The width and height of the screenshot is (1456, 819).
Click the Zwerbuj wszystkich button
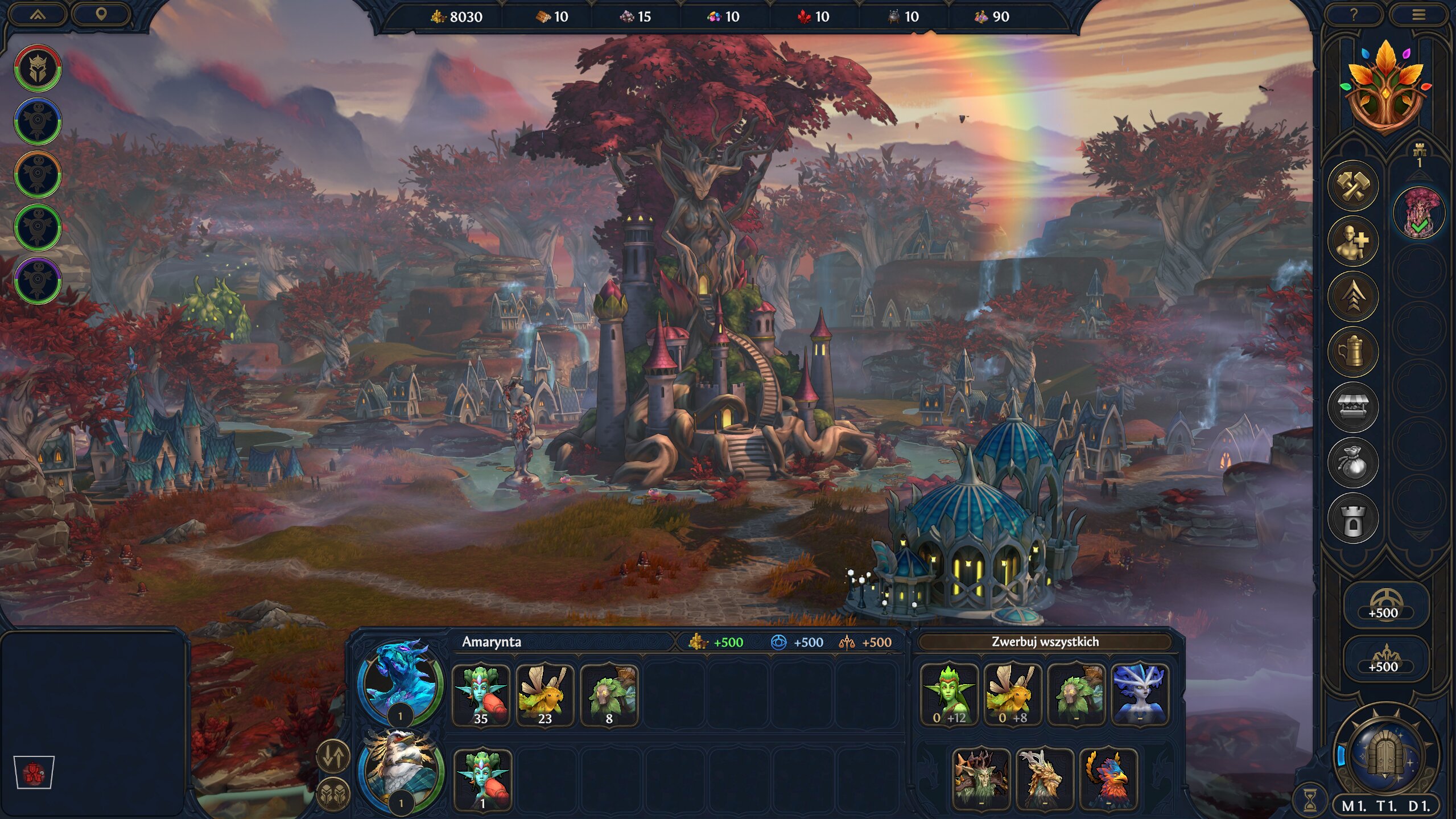(1045, 642)
